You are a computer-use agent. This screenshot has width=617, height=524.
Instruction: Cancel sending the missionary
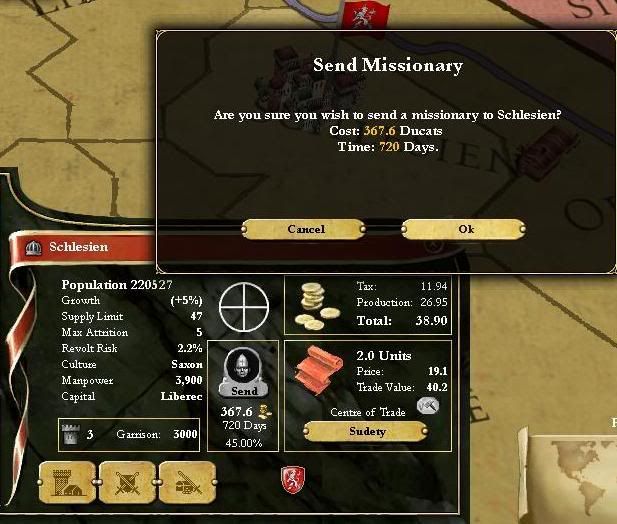tap(306, 229)
